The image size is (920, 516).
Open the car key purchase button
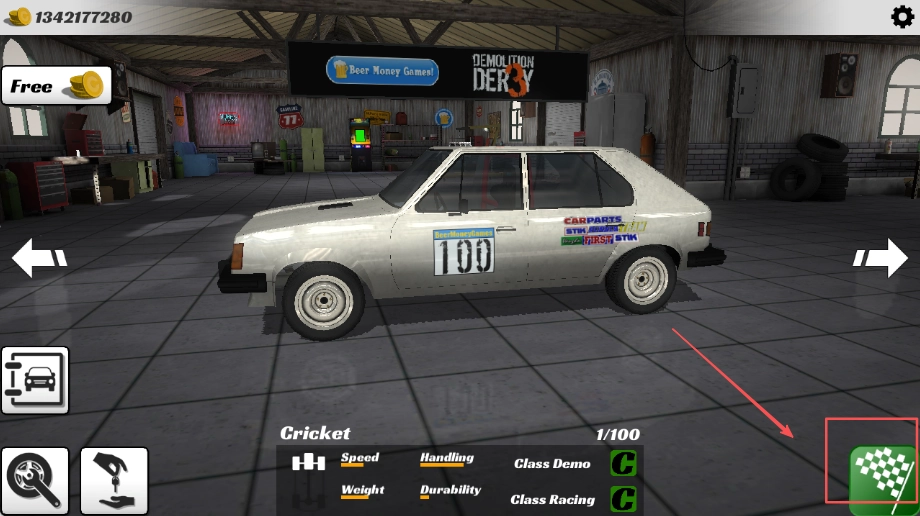[x=114, y=480]
